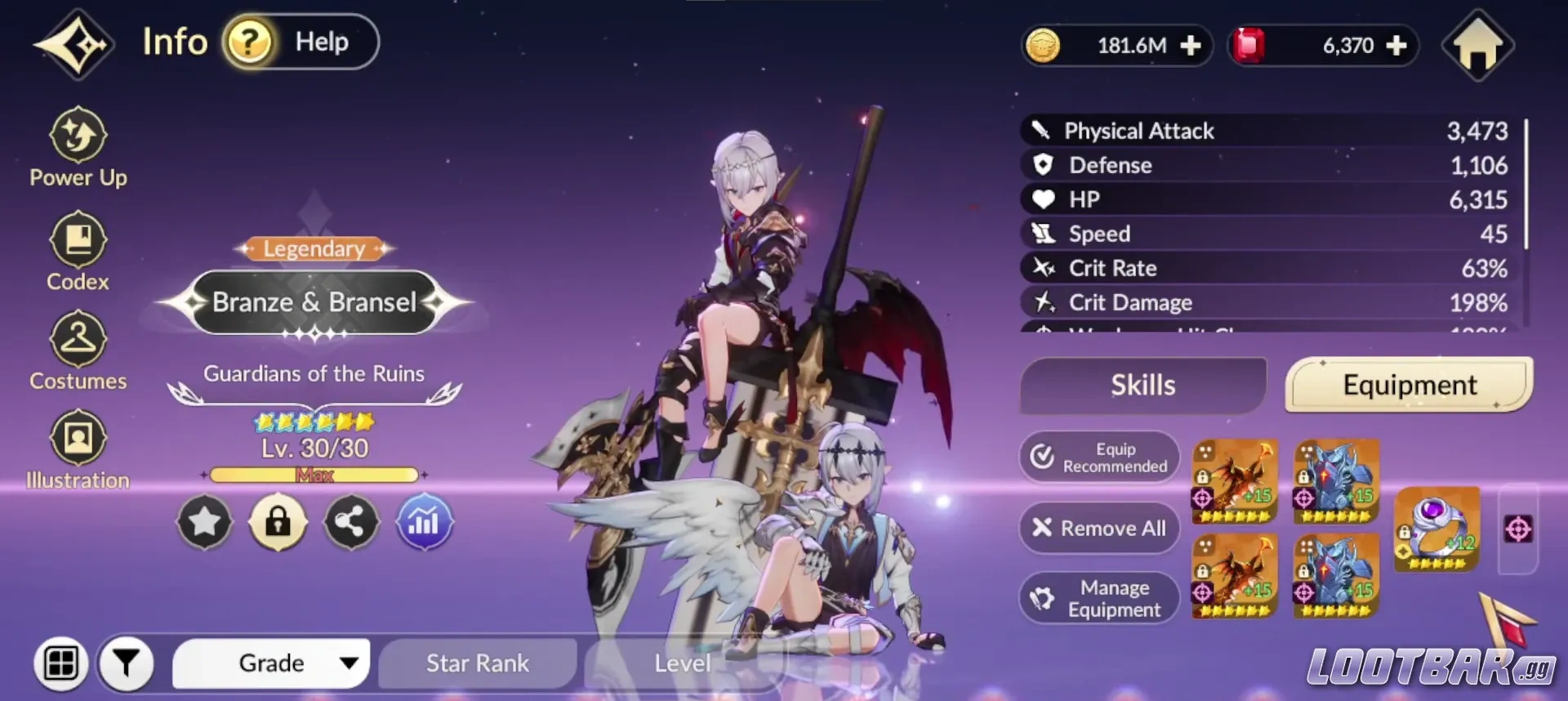Open Manage Equipment
The width and height of the screenshot is (1568, 701).
point(1099,599)
